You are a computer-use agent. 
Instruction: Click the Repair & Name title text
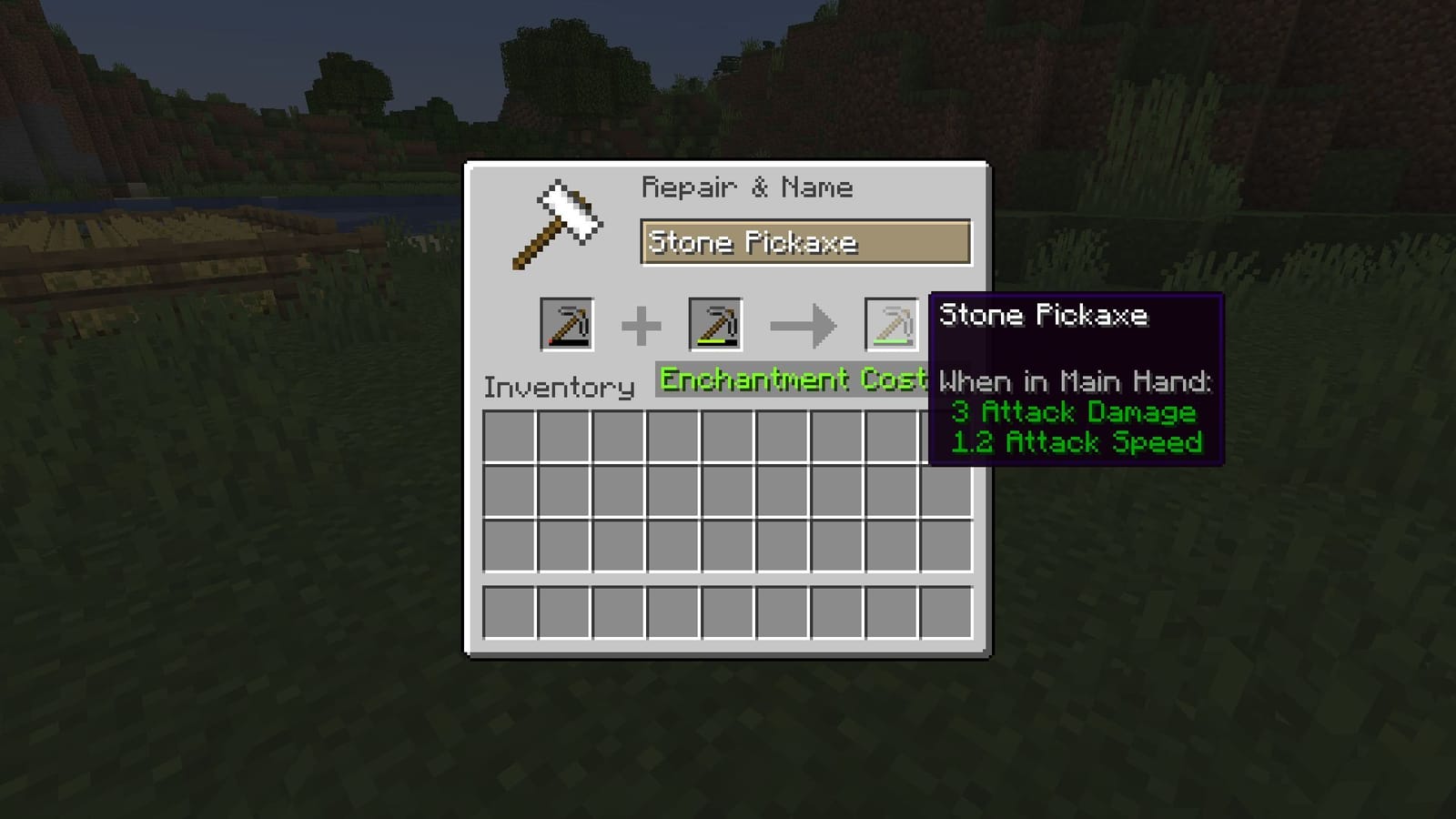point(748,187)
